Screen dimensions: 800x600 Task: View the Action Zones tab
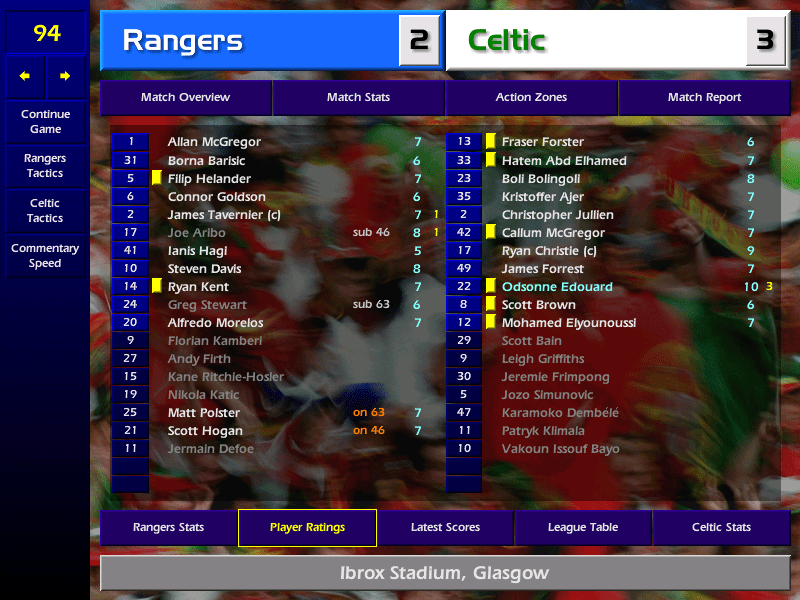point(531,98)
